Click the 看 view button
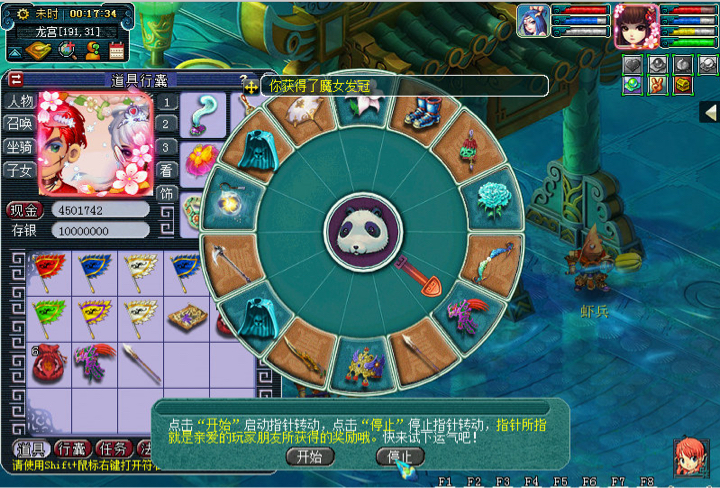This screenshot has height=488, width=720. (167, 170)
